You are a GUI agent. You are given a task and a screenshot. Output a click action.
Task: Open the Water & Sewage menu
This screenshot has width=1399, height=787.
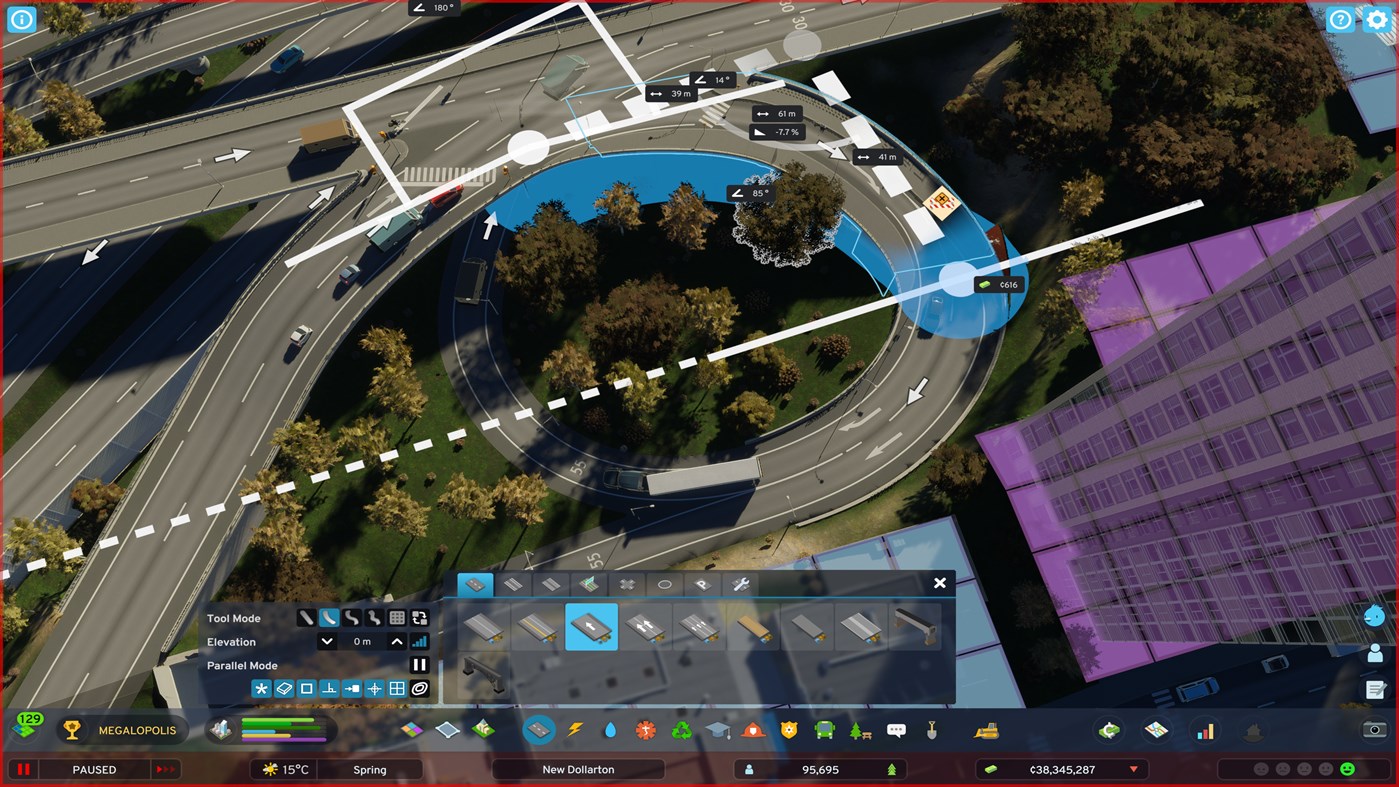[x=610, y=729]
